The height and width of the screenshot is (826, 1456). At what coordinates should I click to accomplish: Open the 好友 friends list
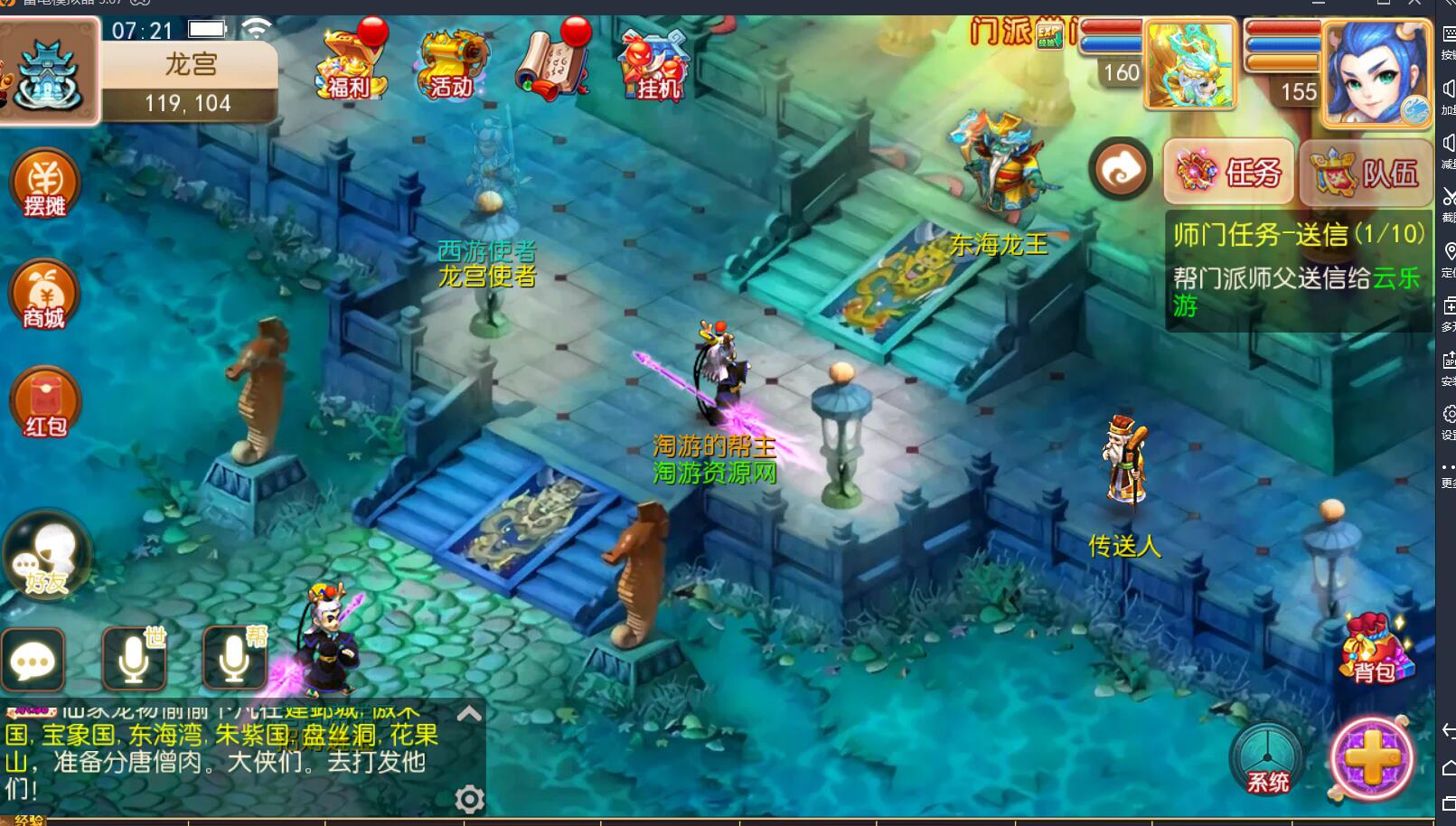coord(47,557)
